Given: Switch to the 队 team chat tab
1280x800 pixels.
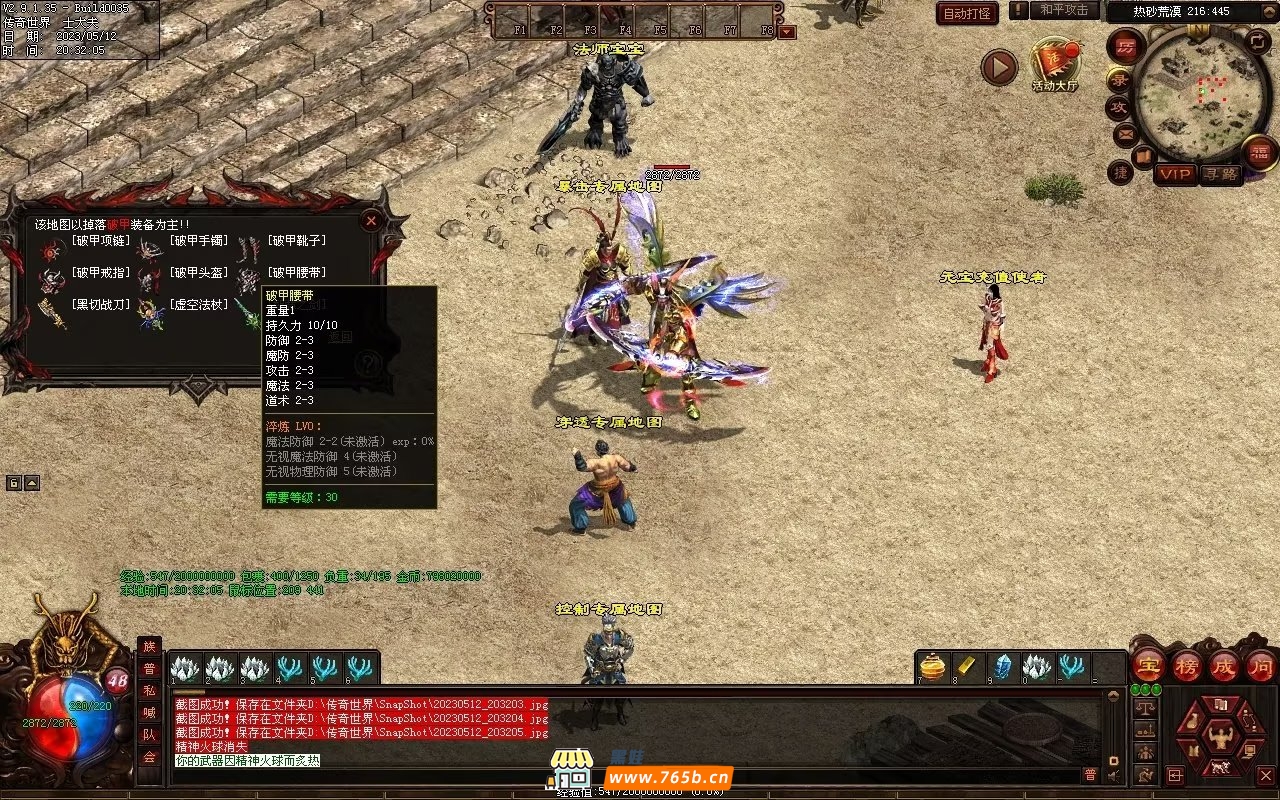Looking at the screenshot, I should click(x=149, y=735).
